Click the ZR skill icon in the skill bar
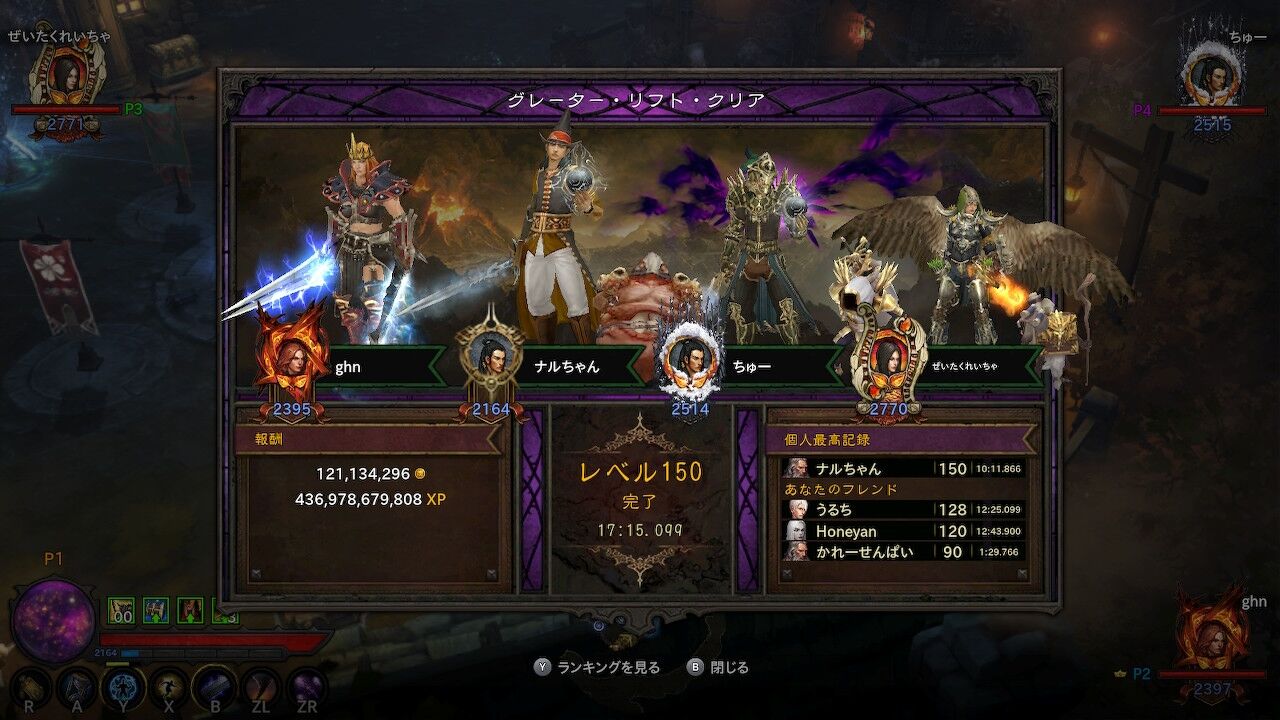 tap(305, 686)
